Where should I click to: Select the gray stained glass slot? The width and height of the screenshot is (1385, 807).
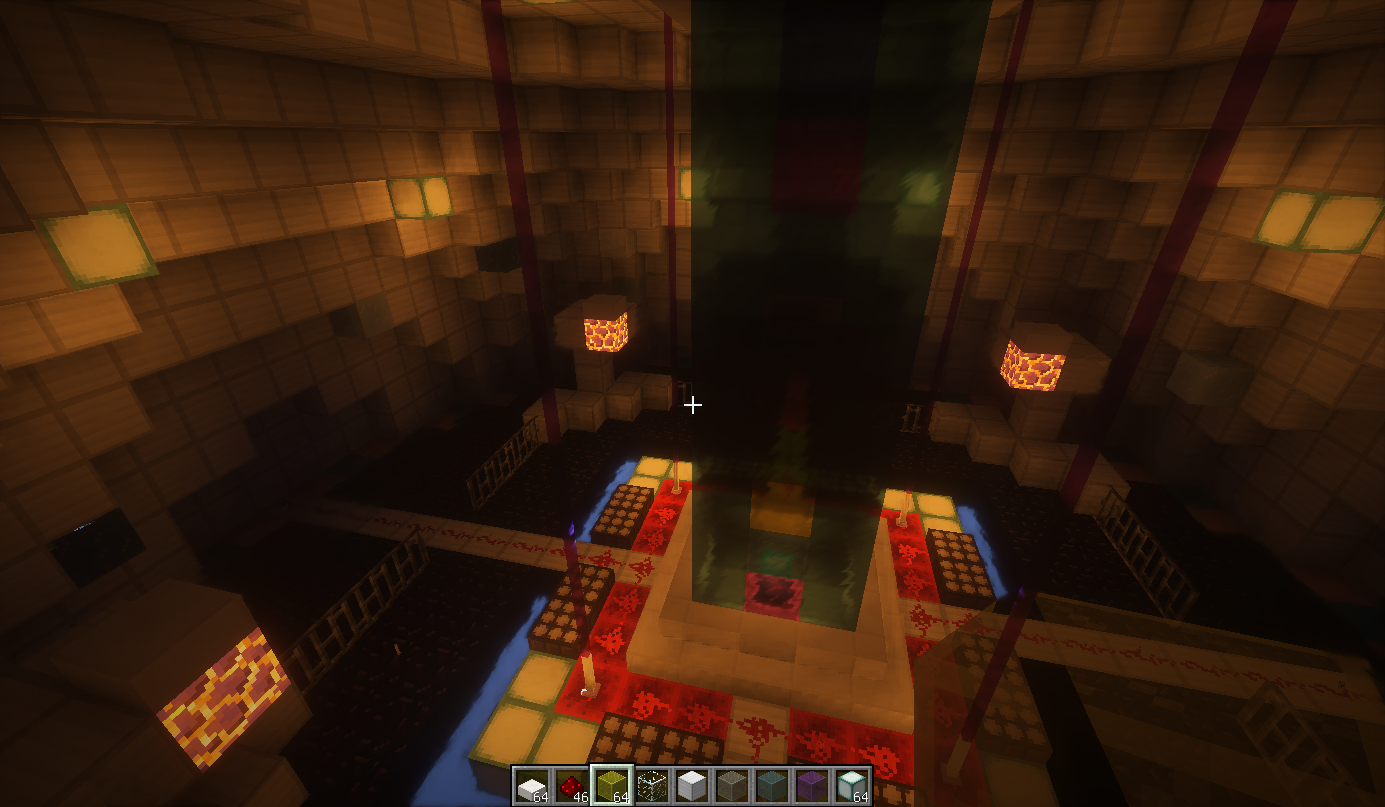(x=731, y=786)
